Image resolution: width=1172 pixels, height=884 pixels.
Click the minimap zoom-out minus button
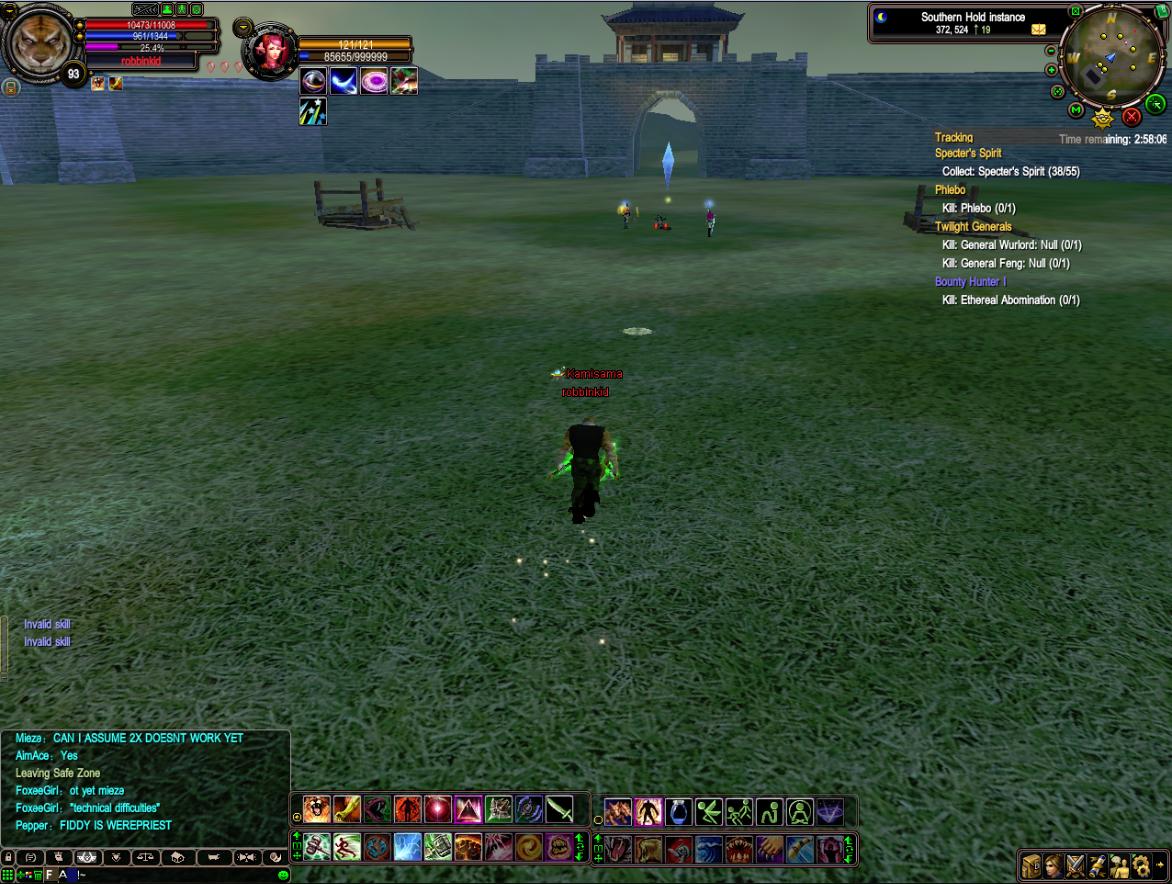click(1051, 51)
